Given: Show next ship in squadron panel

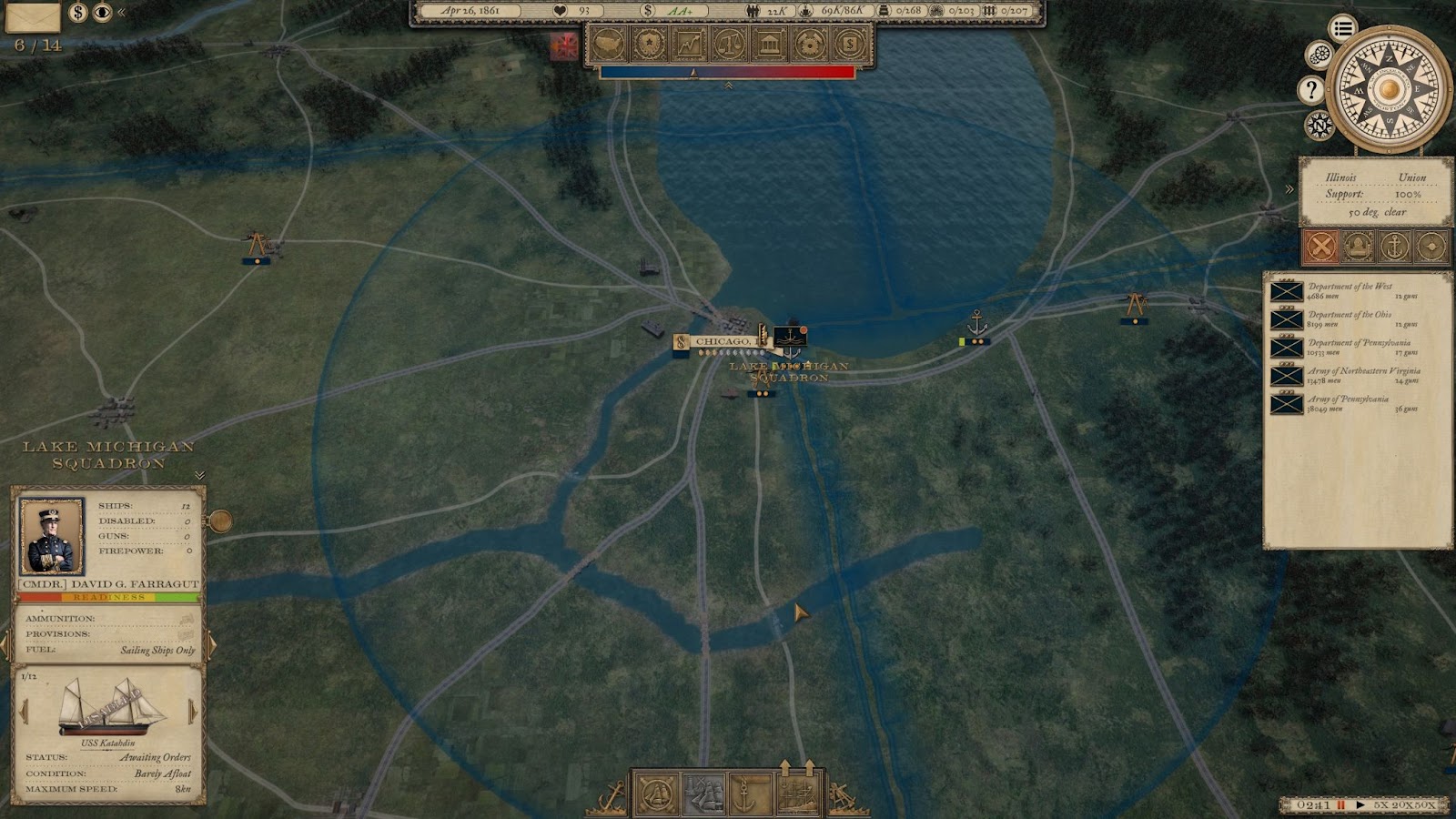Looking at the screenshot, I should tap(193, 712).
